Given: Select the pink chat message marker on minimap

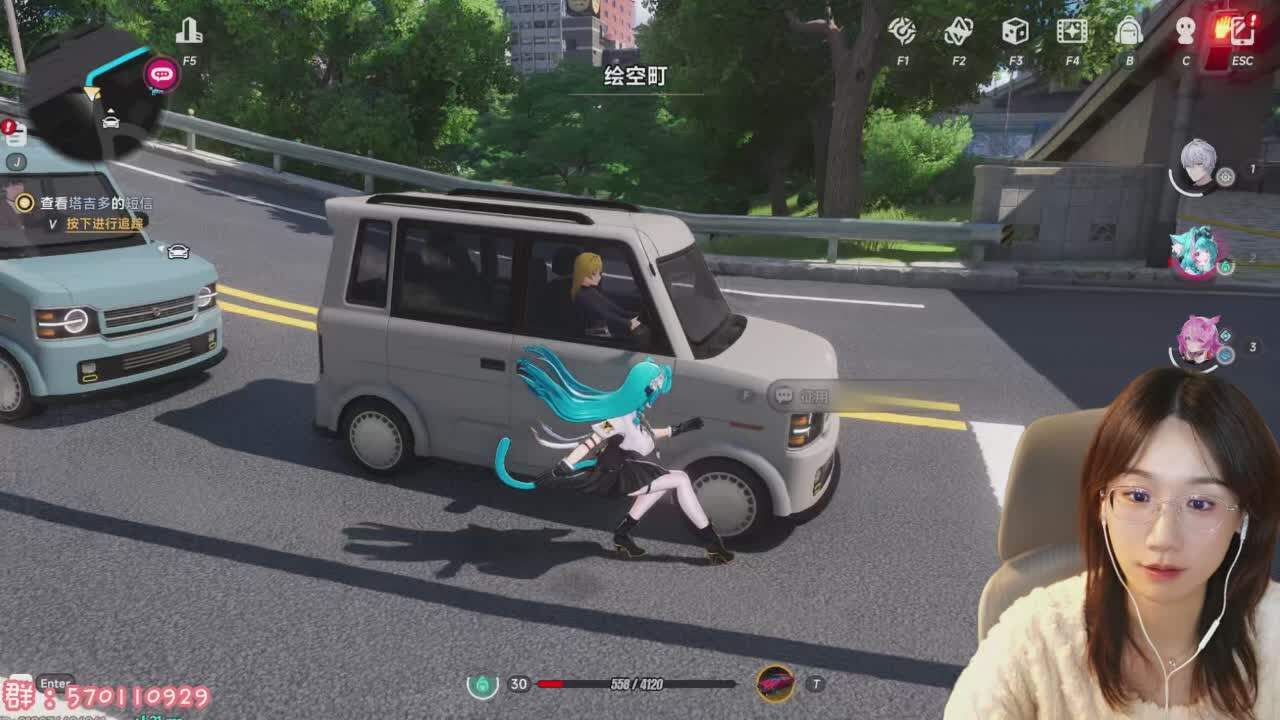Looking at the screenshot, I should (x=161, y=74).
